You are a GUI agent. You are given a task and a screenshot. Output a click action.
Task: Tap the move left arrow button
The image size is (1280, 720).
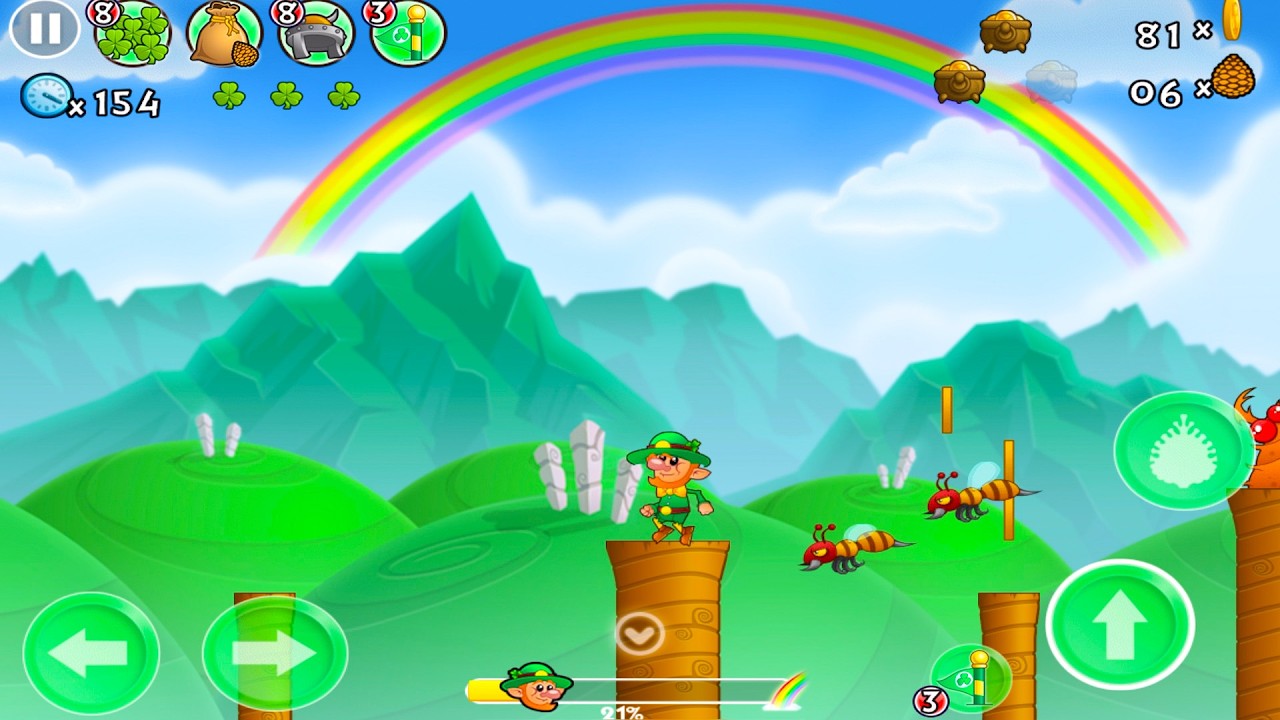click(91, 653)
